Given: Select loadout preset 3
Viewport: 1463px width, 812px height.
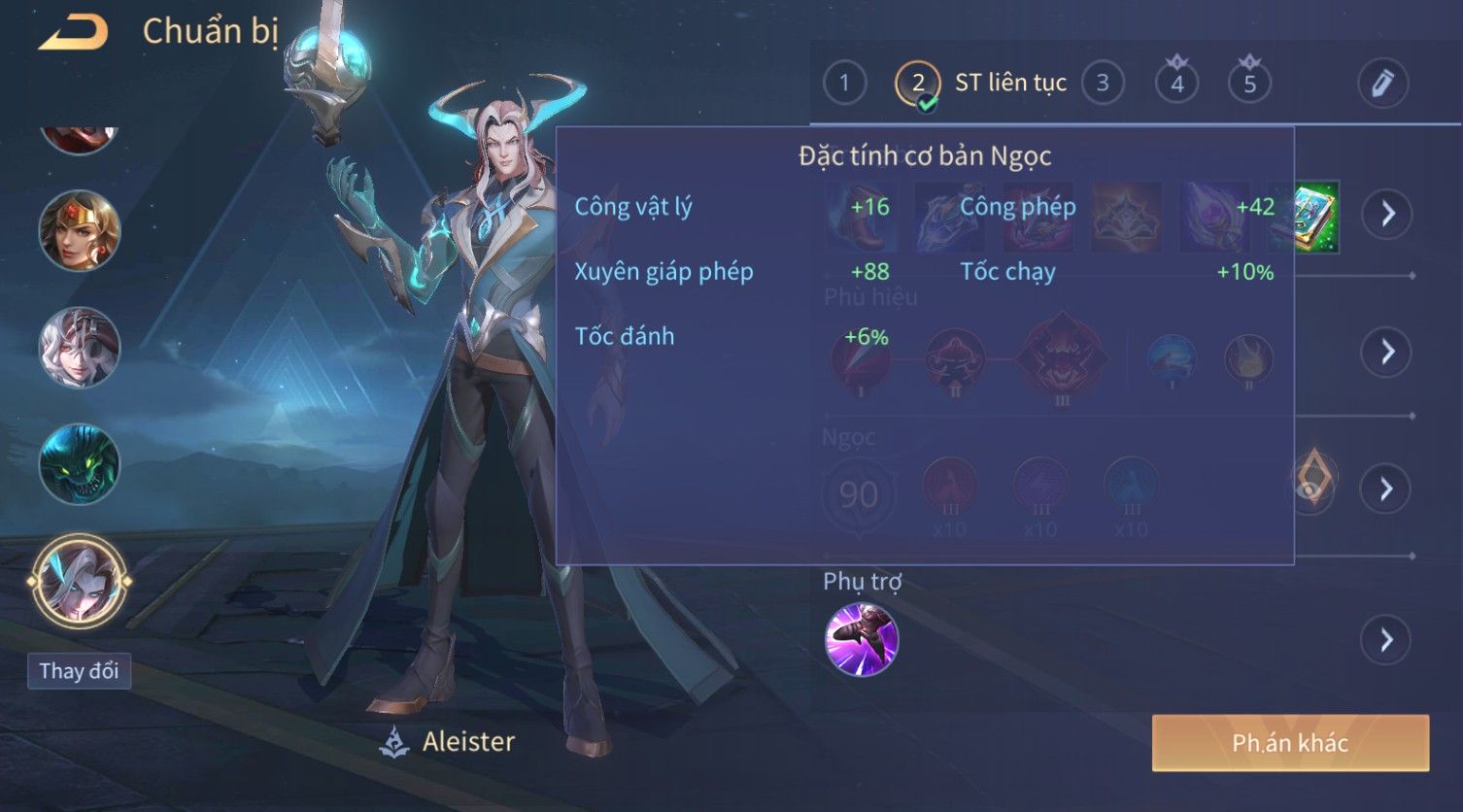Looking at the screenshot, I should [x=1102, y=83].
